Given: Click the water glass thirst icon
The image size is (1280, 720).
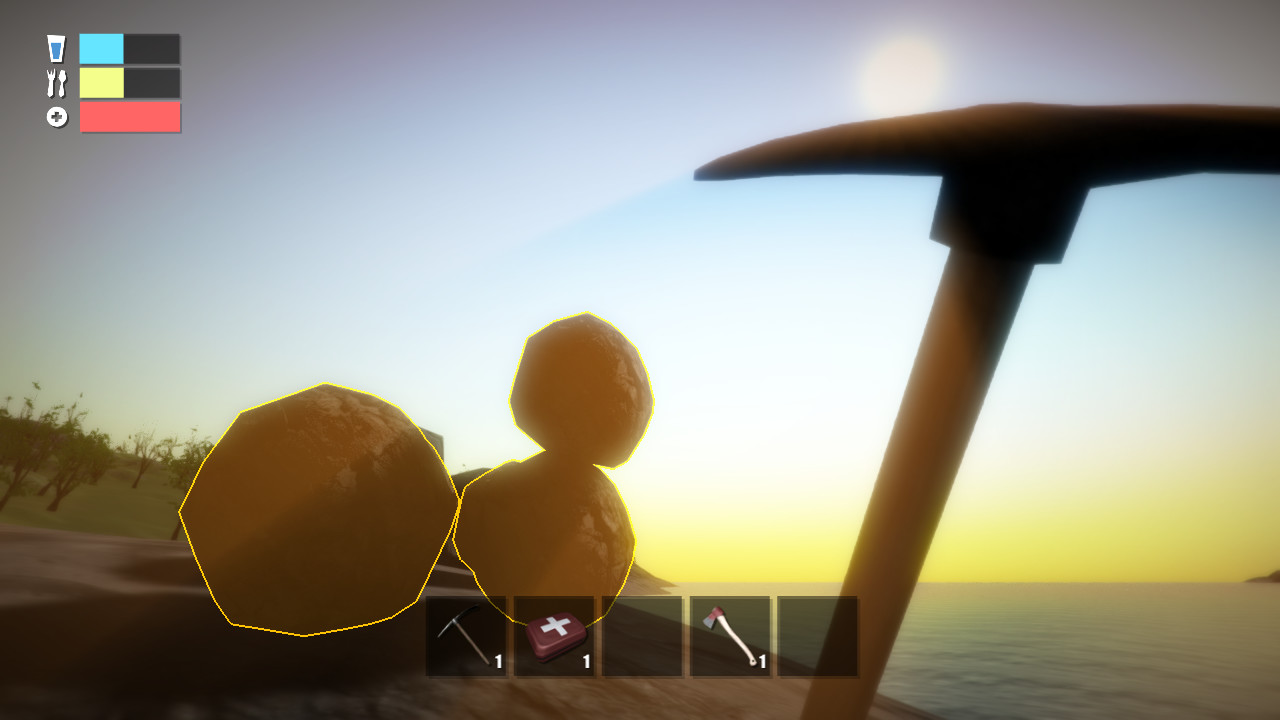Looking at the screenshot, I should 57,47.
